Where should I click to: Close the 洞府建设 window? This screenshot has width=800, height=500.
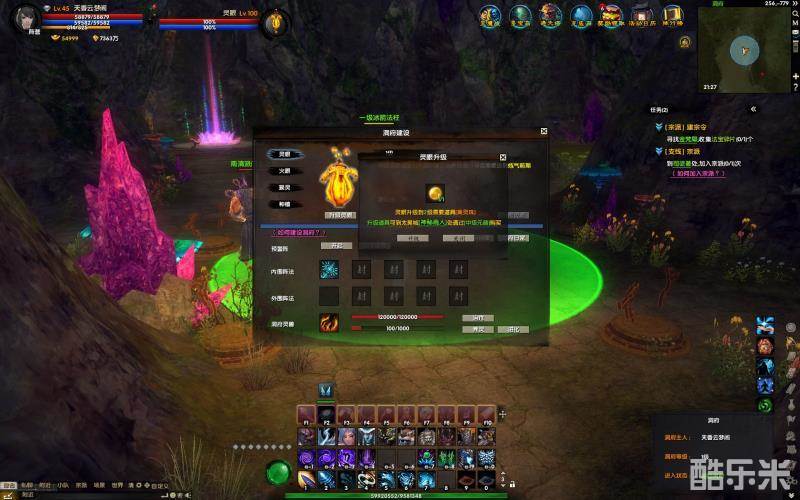(544, 131)
